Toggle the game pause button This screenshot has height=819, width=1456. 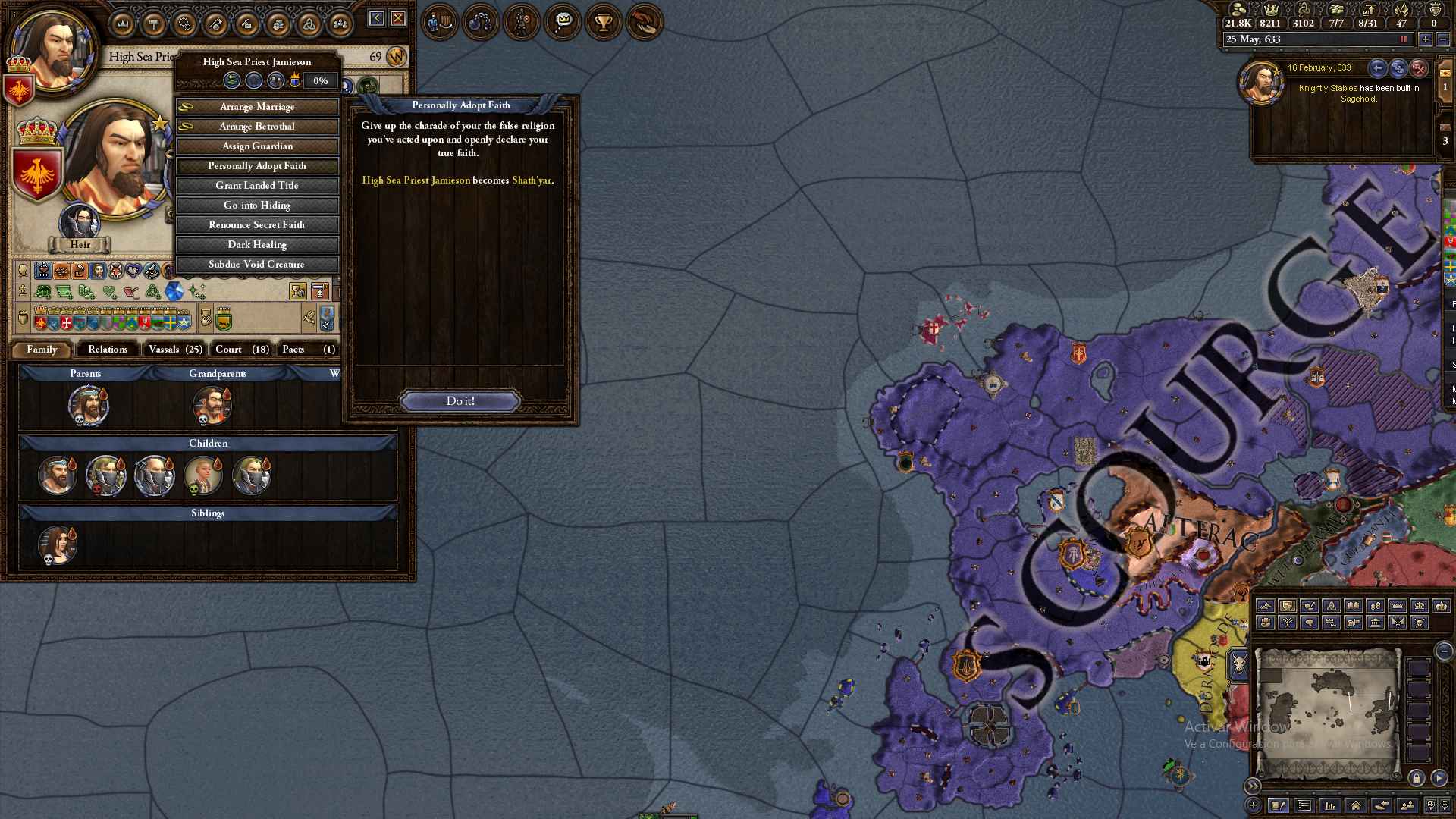1404,39
